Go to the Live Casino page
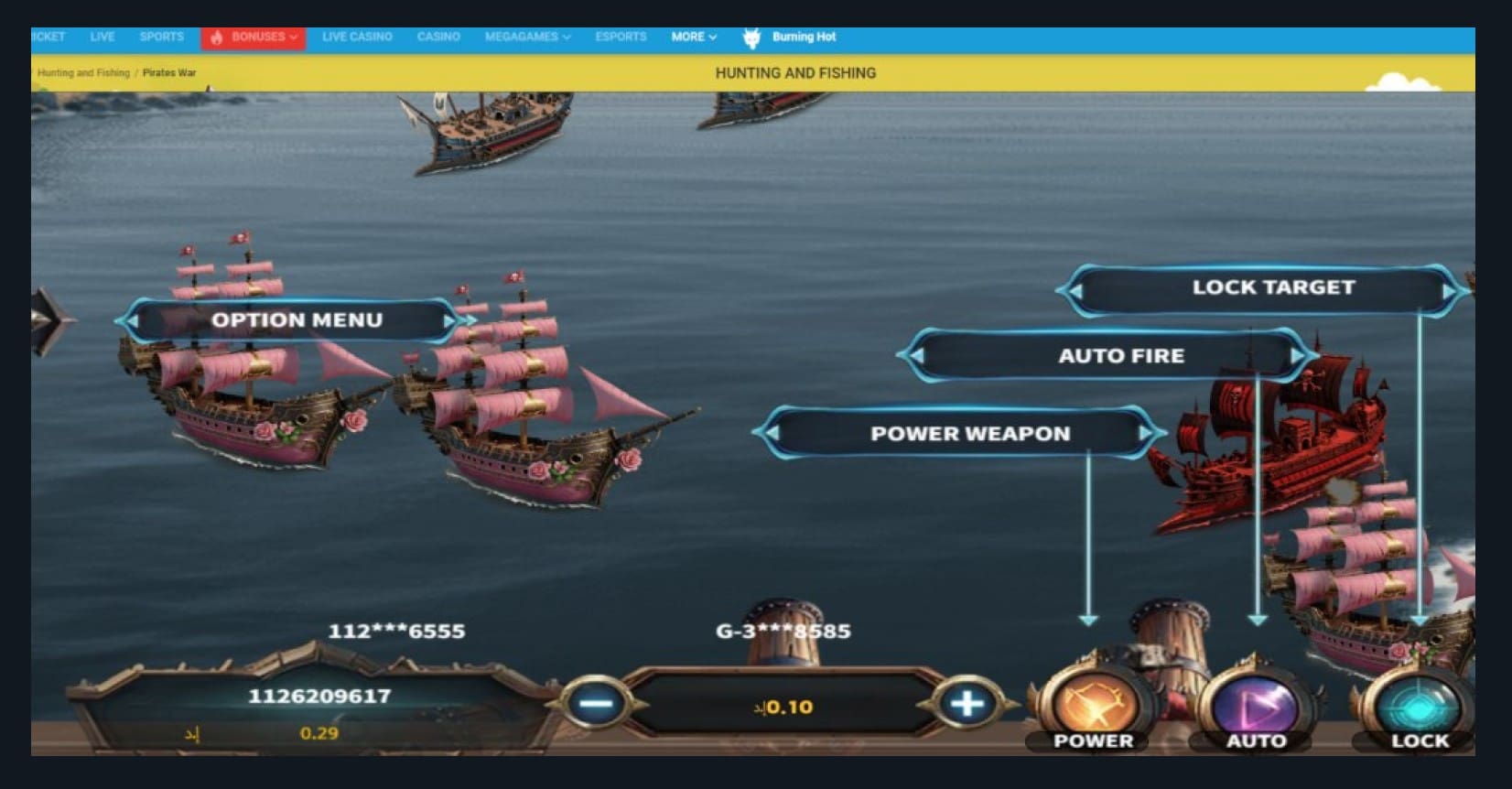Image resolution: width=1512 pixels, height=789 pixels. coord(357,38)
